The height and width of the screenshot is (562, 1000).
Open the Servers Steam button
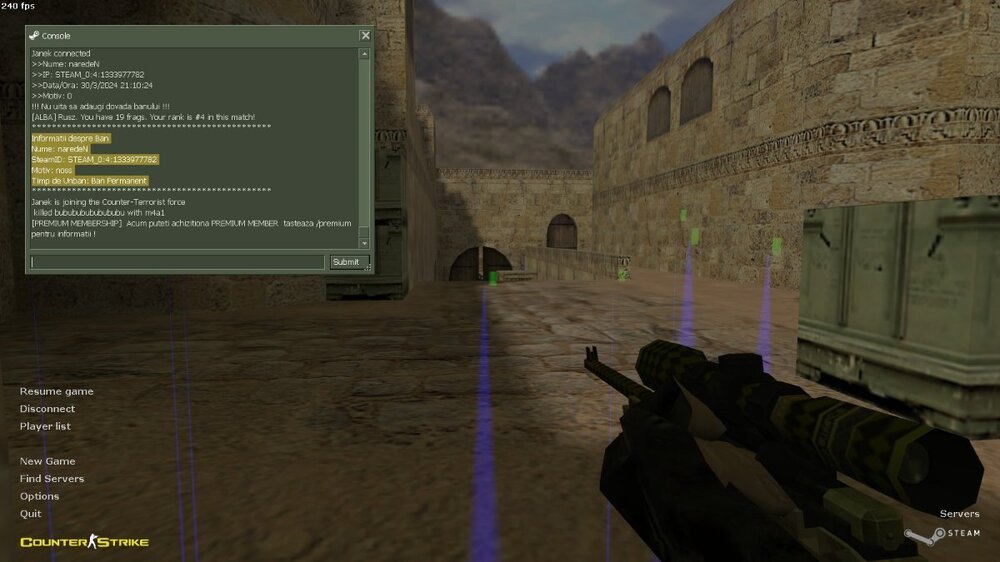958,514
